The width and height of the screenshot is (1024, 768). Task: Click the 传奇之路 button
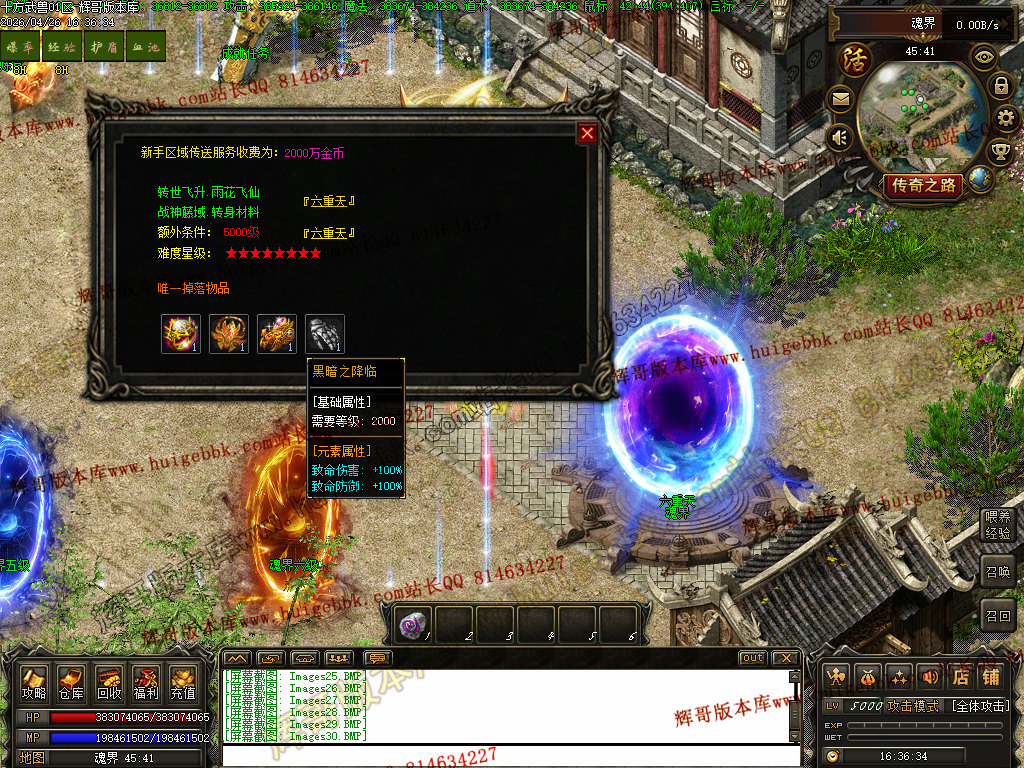coord(922,185)
